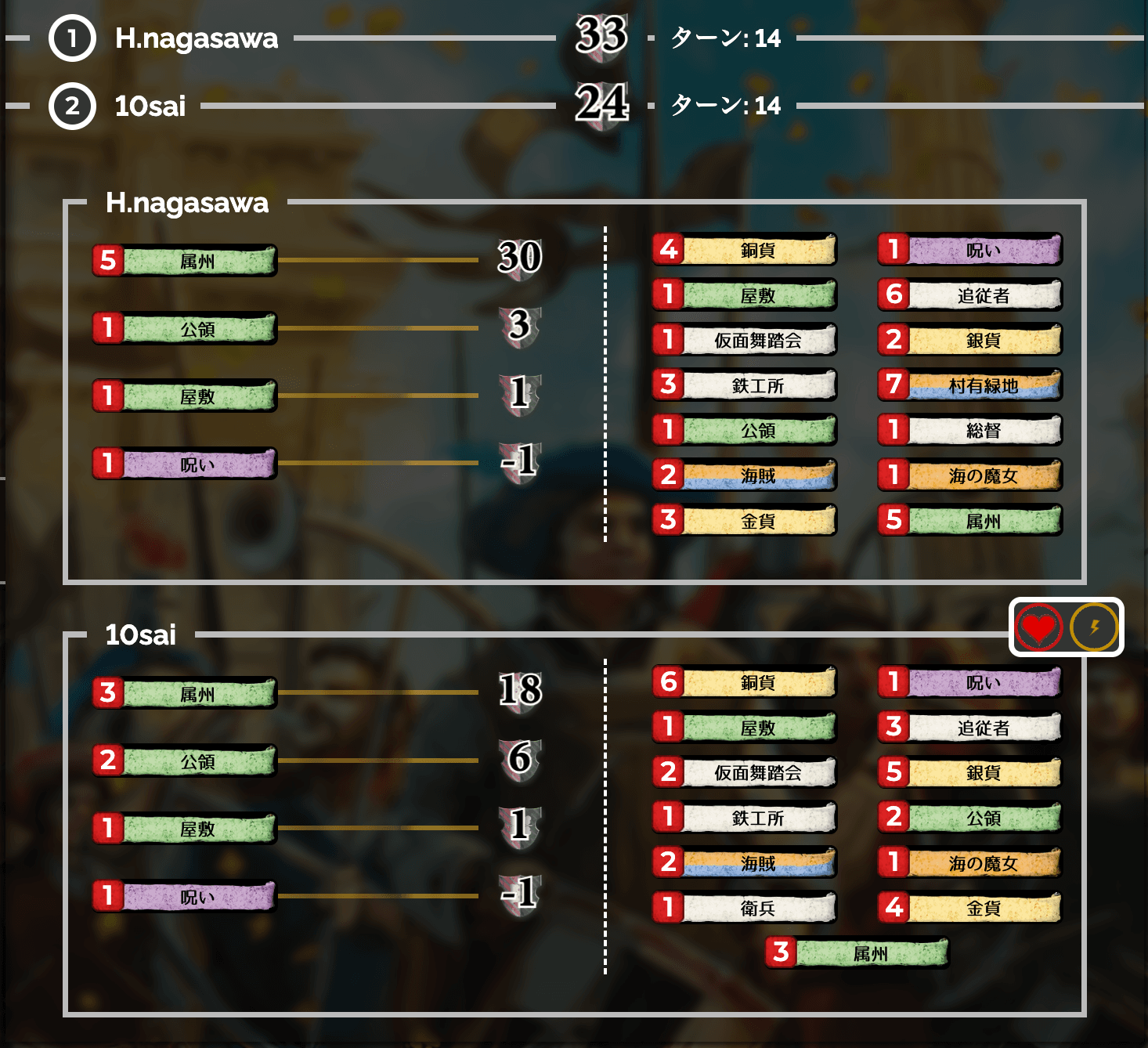Click the red 4 badge on H.nagasawa's 銅貨

pyautogui.click(x=667, y=249)
